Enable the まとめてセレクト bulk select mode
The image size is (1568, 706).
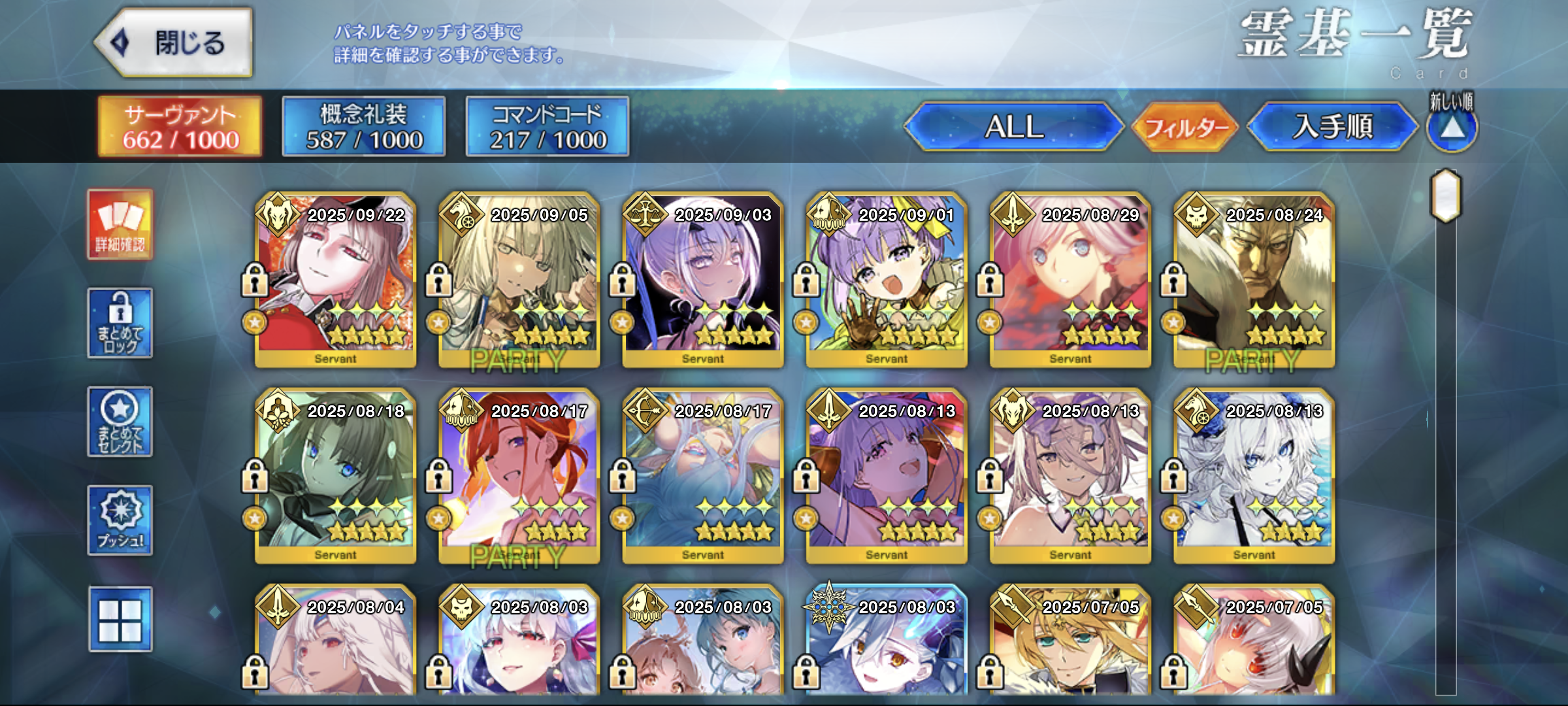[x=120, y=422]
